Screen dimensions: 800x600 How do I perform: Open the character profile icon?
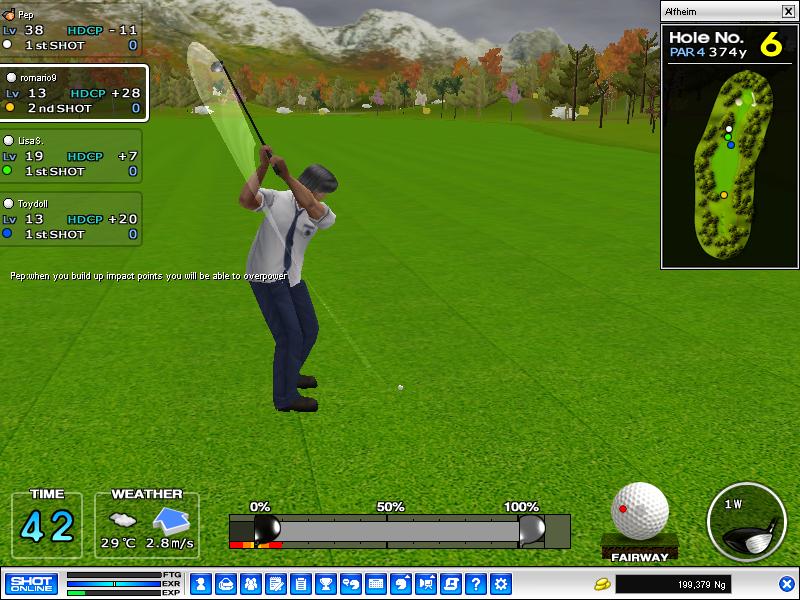coord(199,583)
